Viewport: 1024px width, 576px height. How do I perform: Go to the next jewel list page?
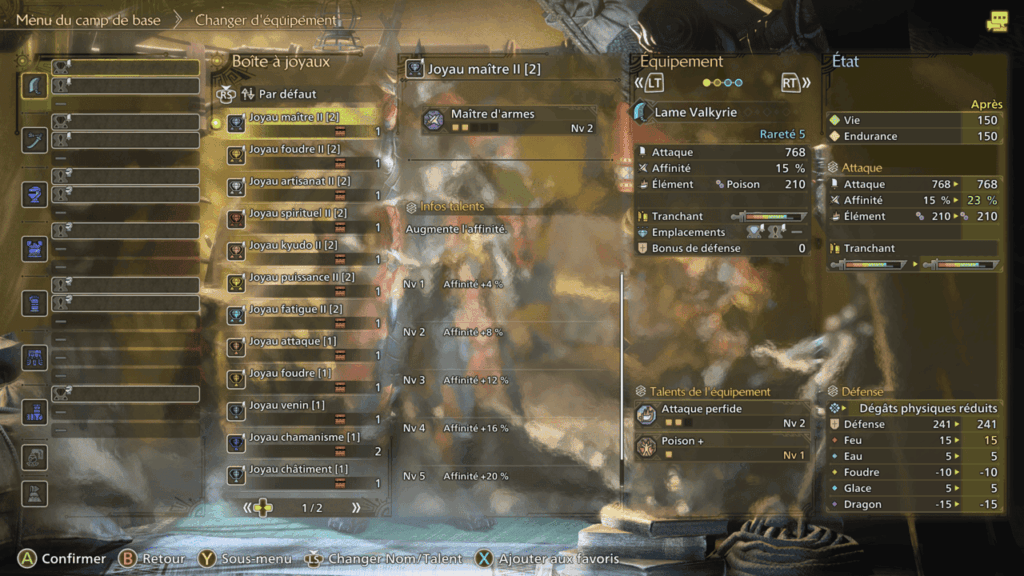355,508
